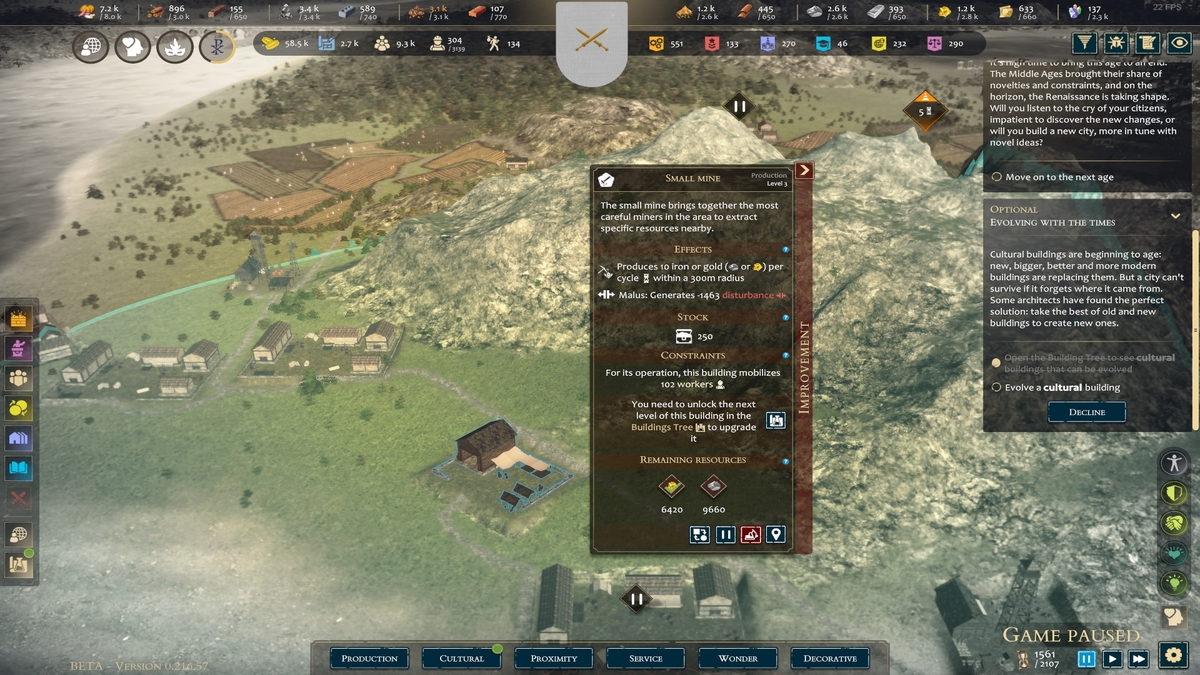Switch to the Cultural building category

462,658
